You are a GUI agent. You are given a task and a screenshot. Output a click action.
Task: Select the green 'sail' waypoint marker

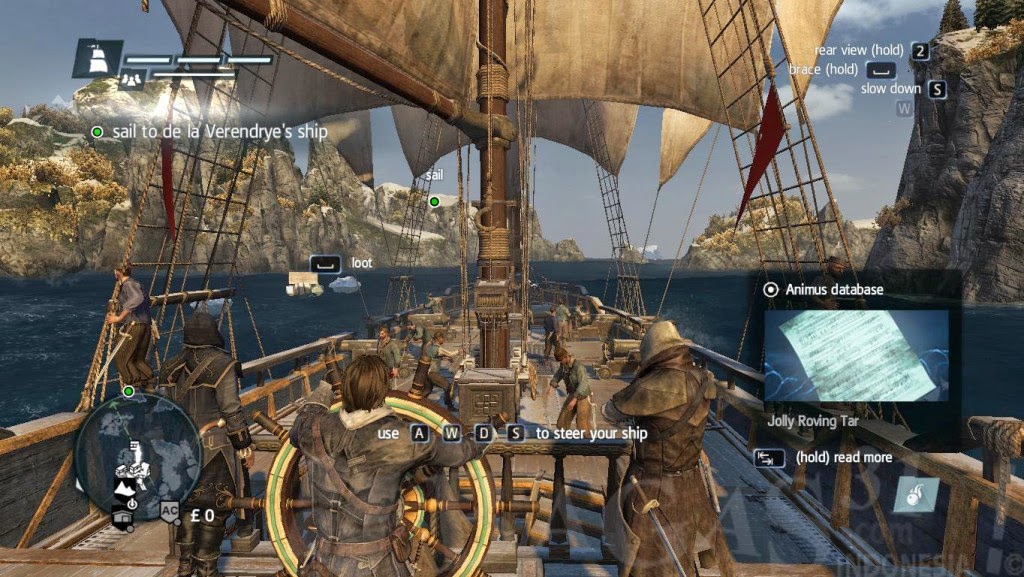point(434,201)
